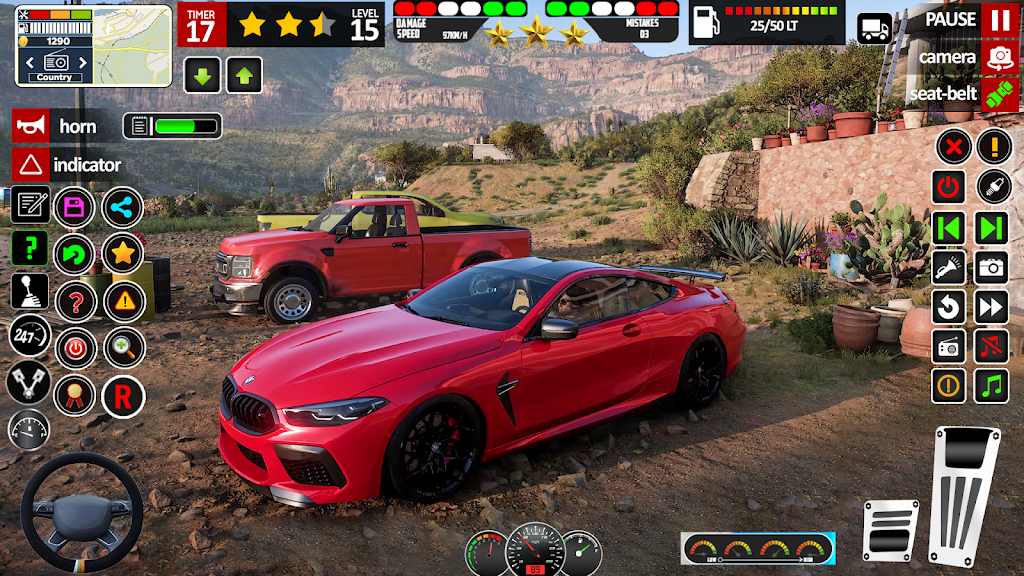Tap the green down arrow button
Viewport: 1024px width, 576px height.
pyautogui.click(x=203, y=75)
